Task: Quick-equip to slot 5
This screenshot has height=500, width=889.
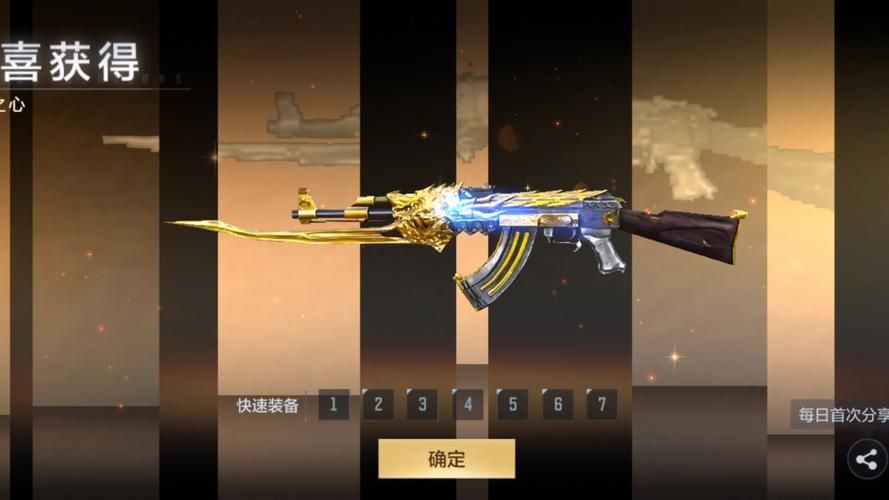Action: (x=512, y=405)
